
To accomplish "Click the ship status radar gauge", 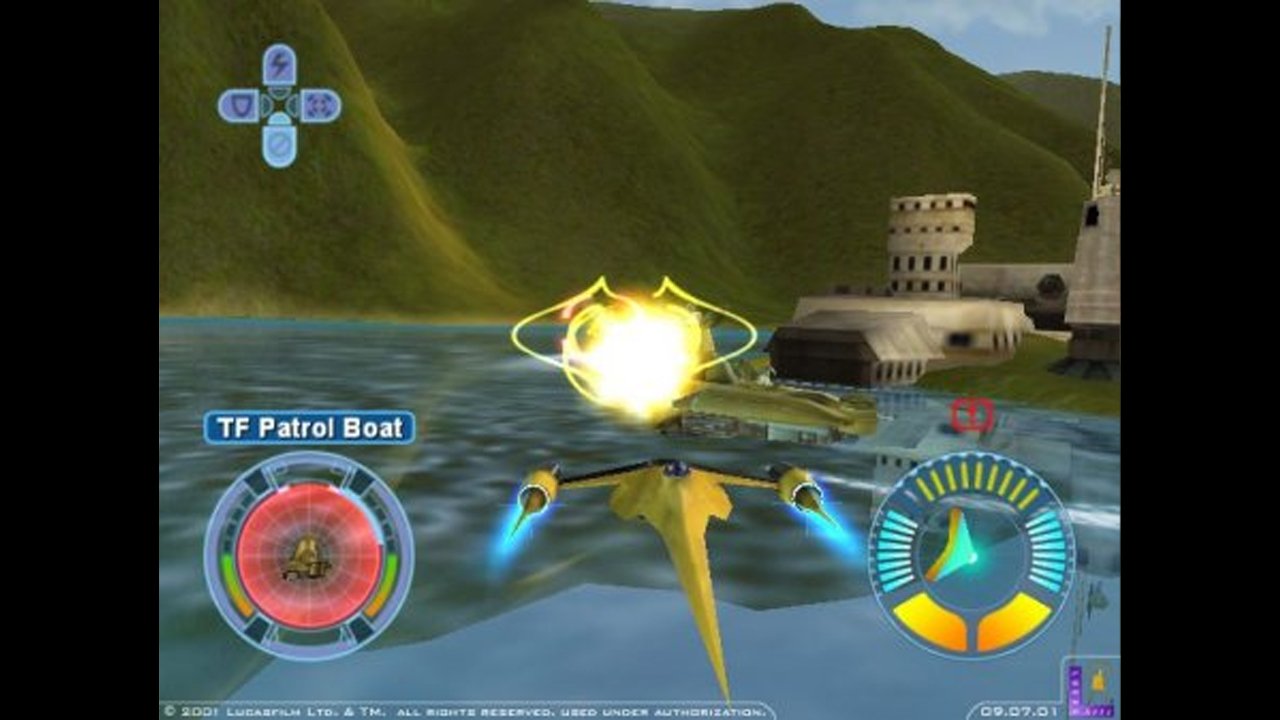I will 971,553.
